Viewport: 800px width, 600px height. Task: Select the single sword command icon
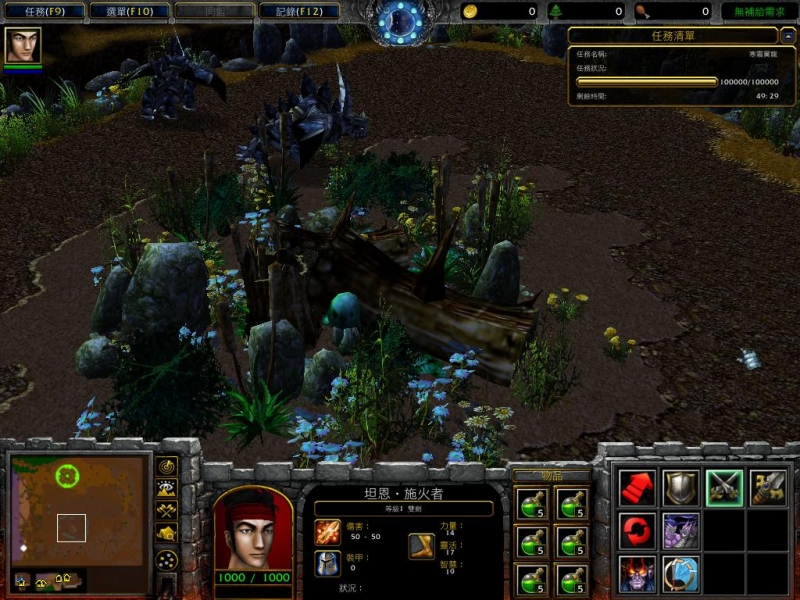(x=768, y=488)
